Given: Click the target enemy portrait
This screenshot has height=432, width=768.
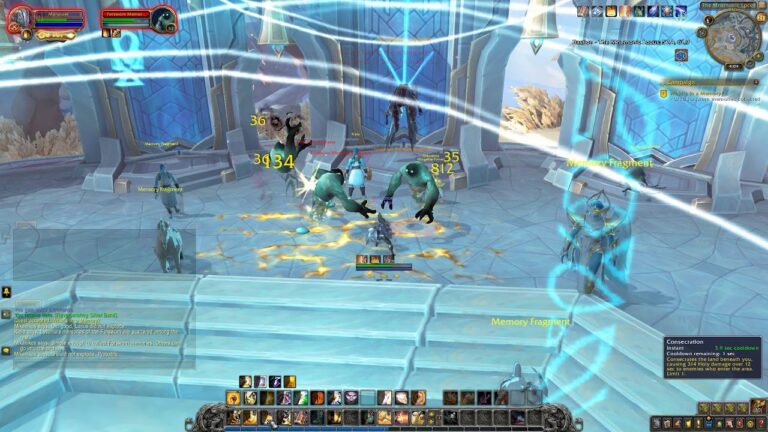Looking at the screenshot, I should (x=163, y=18).
